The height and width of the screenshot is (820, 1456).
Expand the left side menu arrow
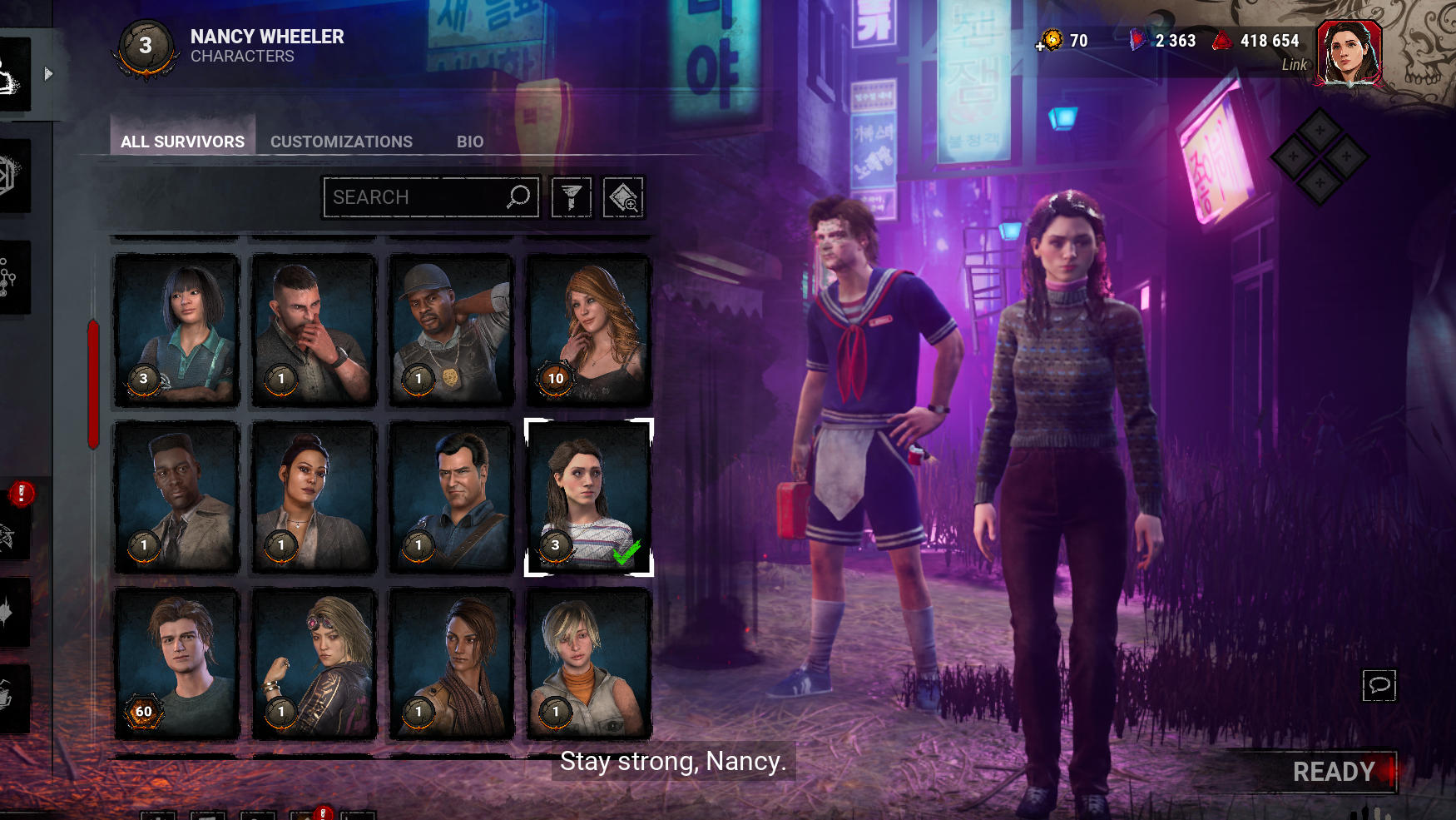tap(48, 74)
